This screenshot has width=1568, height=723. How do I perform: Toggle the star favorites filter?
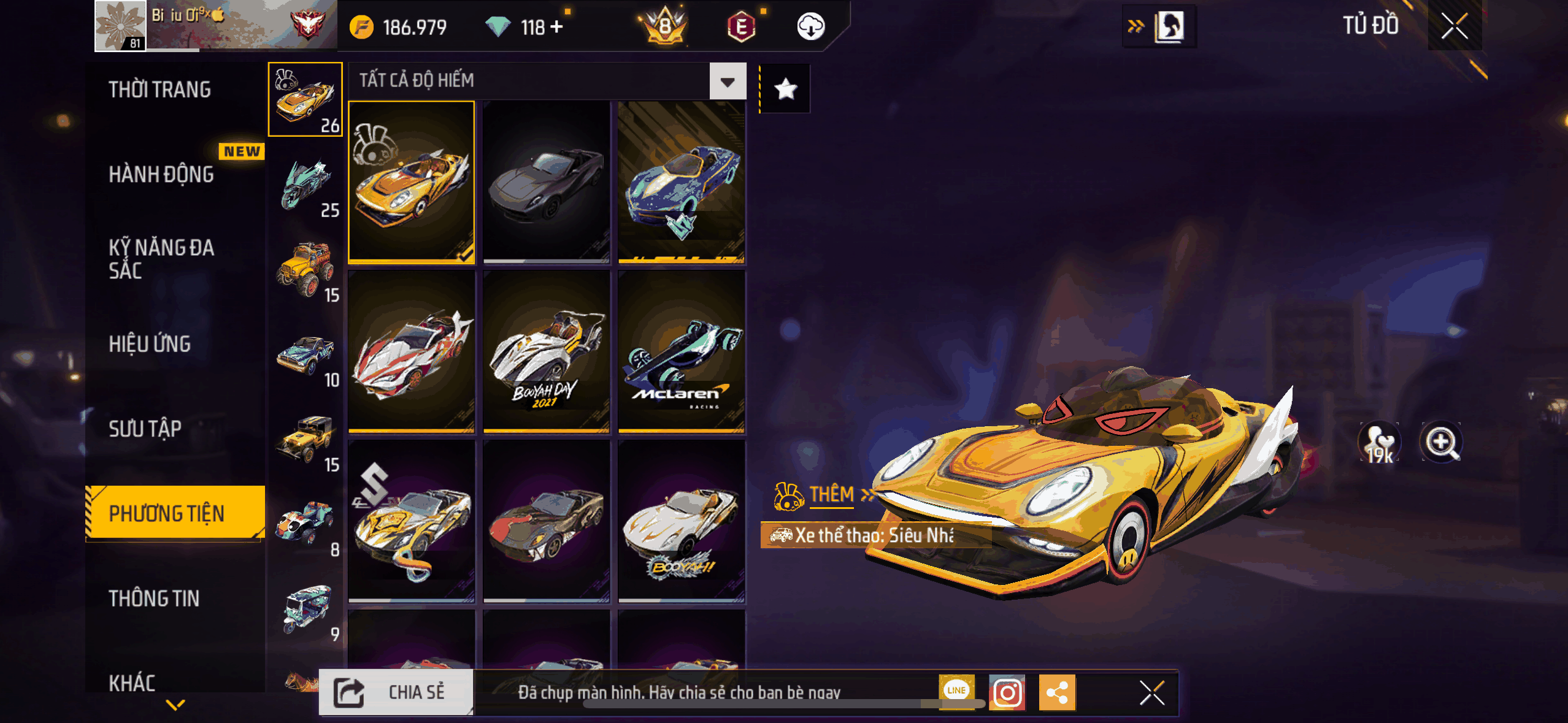pos(785,90)
